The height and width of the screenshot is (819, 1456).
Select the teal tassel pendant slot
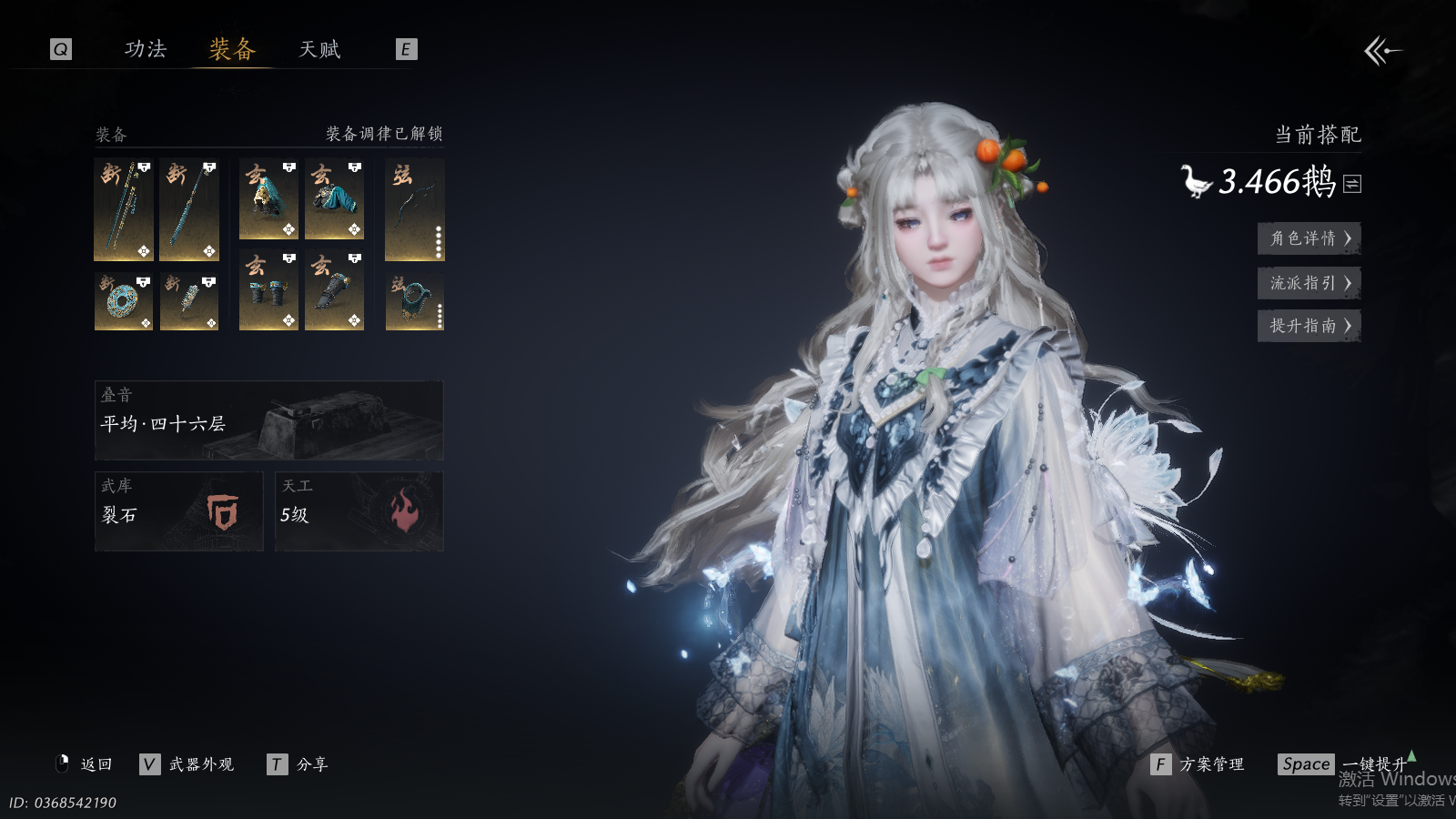pos(189,301)
